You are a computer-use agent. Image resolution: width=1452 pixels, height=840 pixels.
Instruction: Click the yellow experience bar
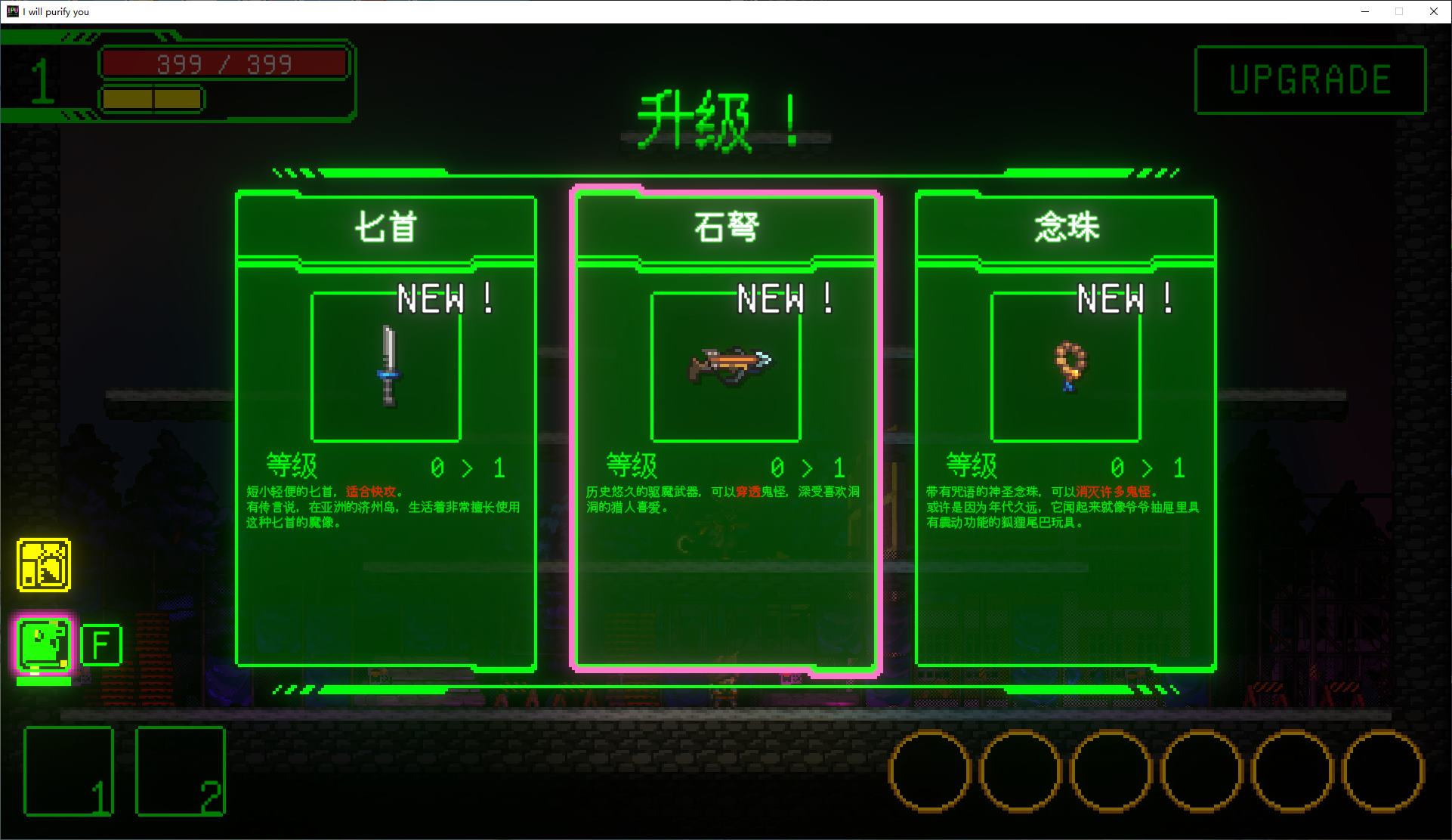coord(151,98)
